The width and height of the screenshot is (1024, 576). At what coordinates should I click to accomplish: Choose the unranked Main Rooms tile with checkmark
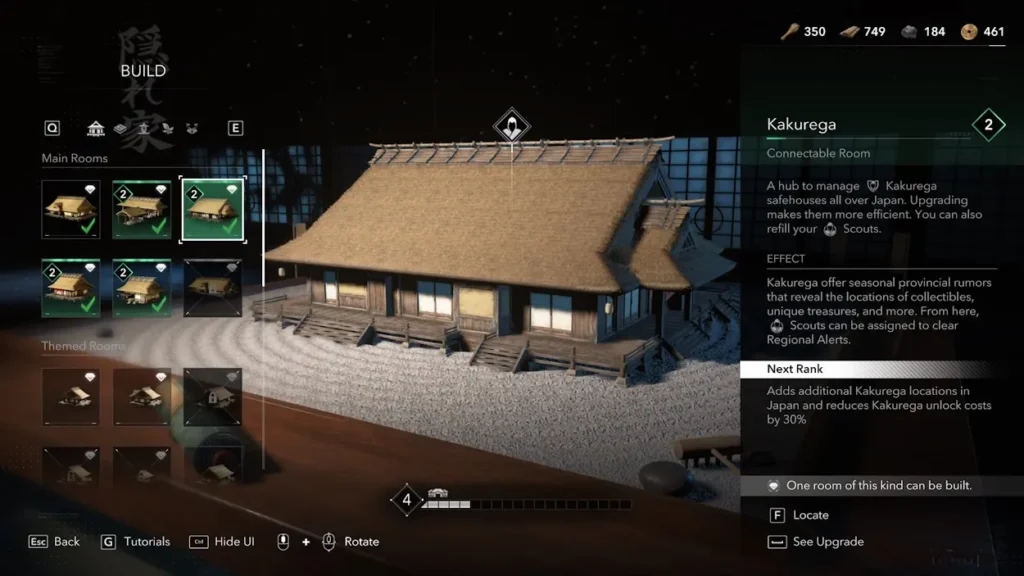click(x=71, y=209)
